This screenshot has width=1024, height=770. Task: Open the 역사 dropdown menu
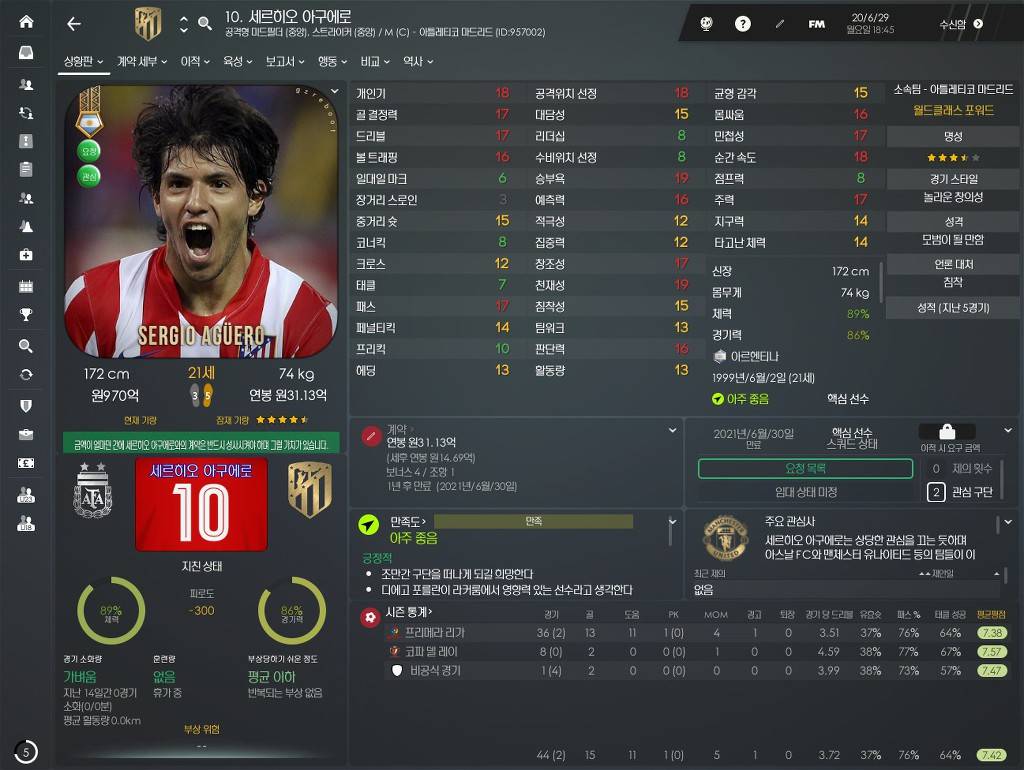pyautogui.click(x=417, y=62)
